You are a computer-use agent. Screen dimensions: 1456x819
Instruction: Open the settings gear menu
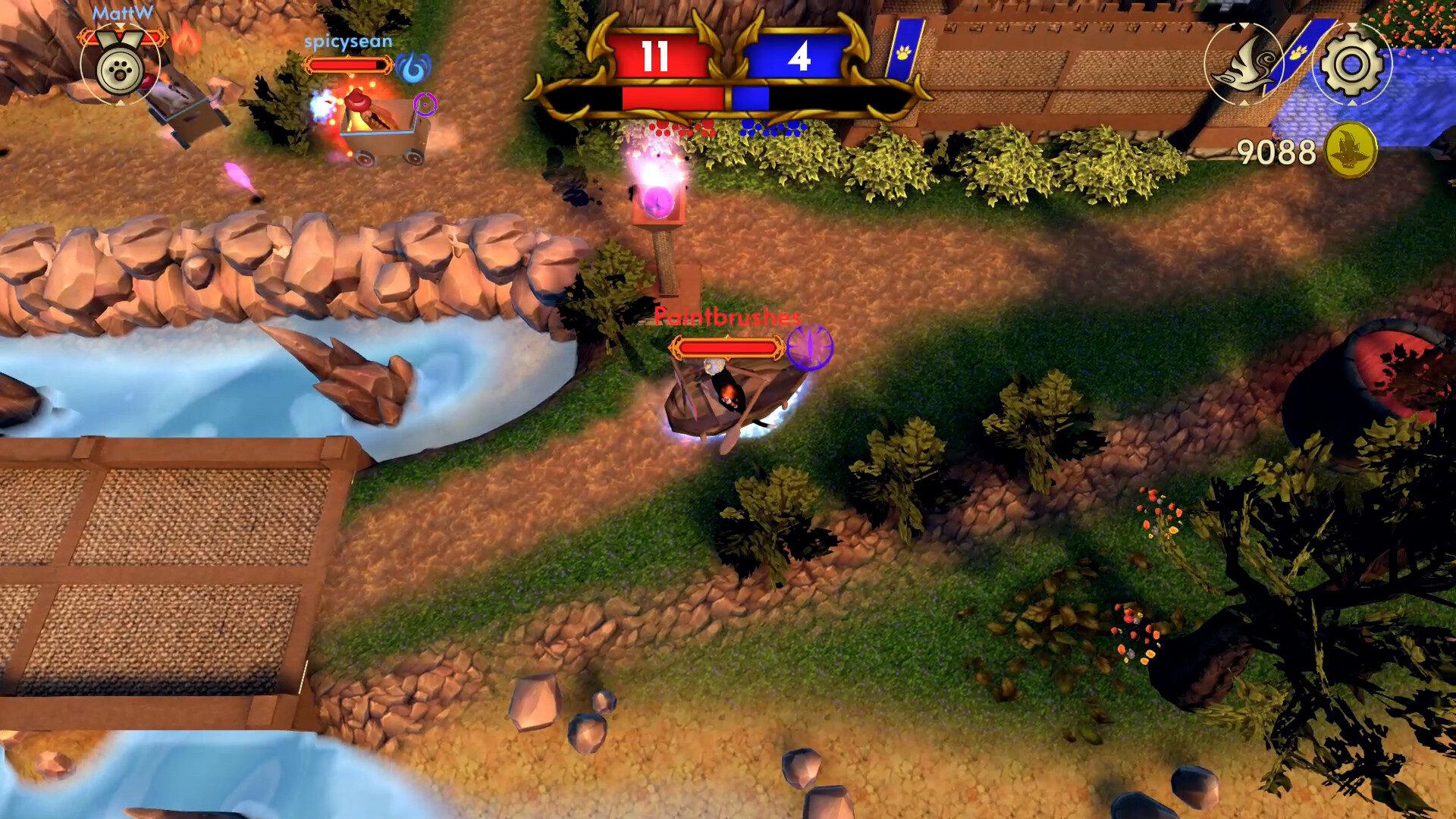pyautogui.click(x=1352, y=65)
